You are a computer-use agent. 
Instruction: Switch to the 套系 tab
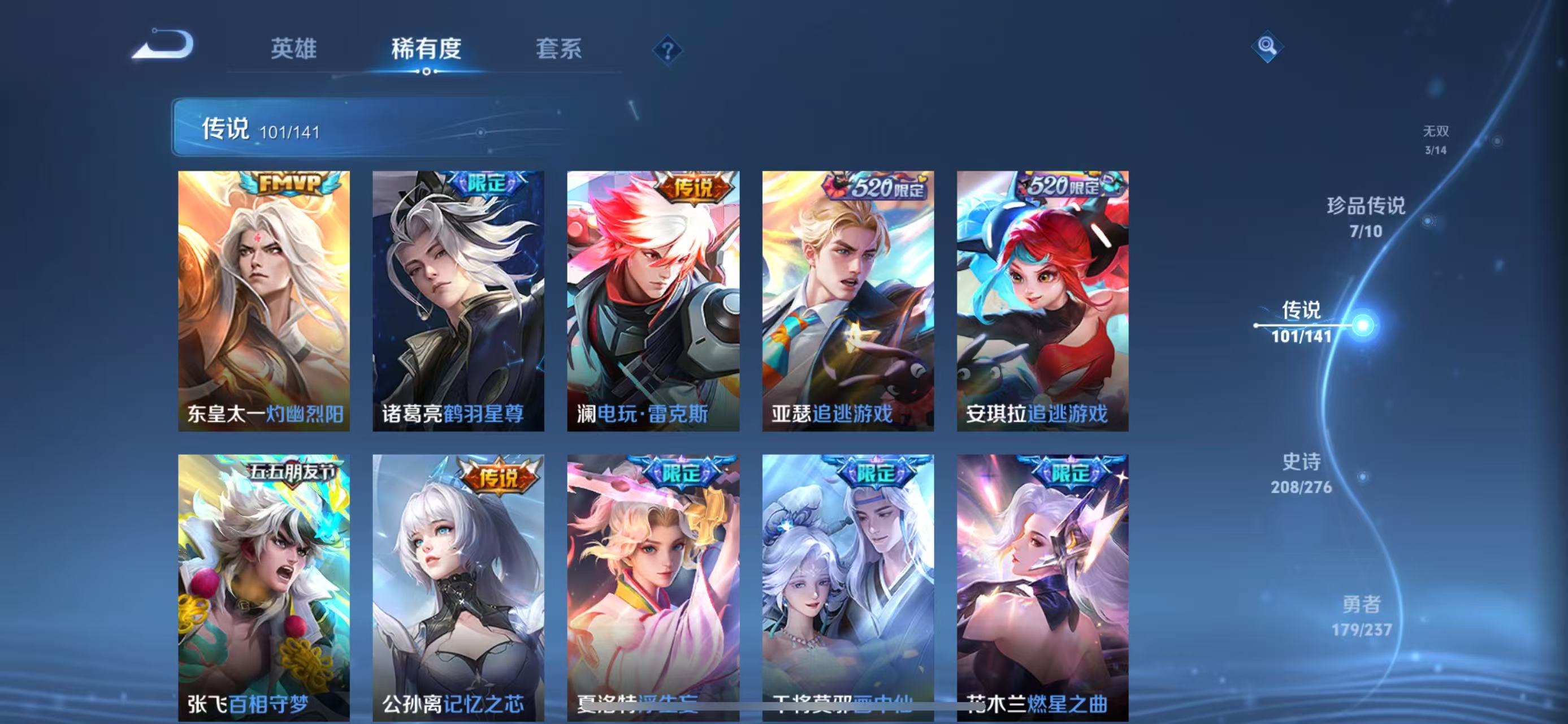click(560, 50)
